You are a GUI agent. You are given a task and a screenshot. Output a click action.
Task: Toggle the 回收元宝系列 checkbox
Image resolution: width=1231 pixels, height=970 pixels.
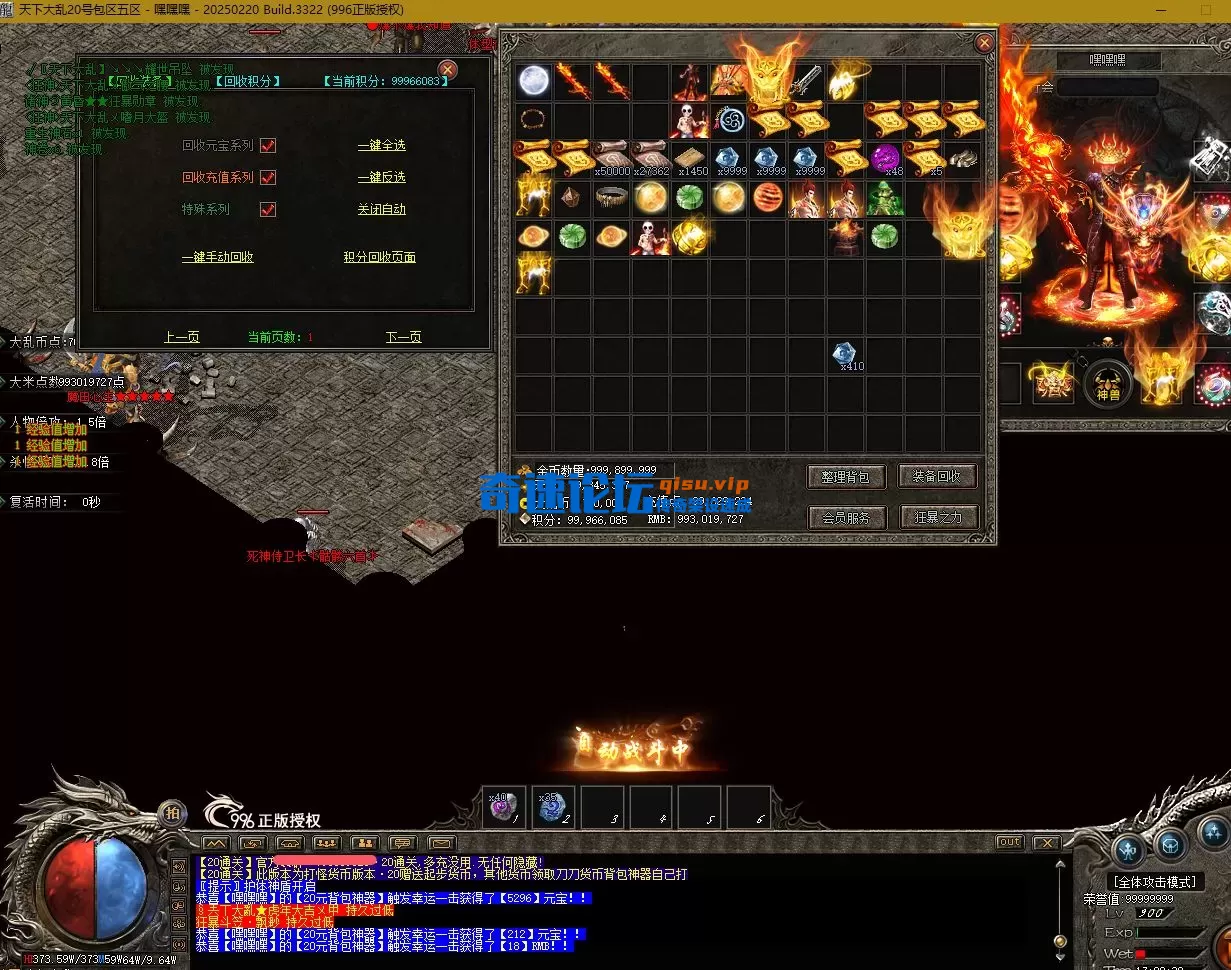coord(268,146)
